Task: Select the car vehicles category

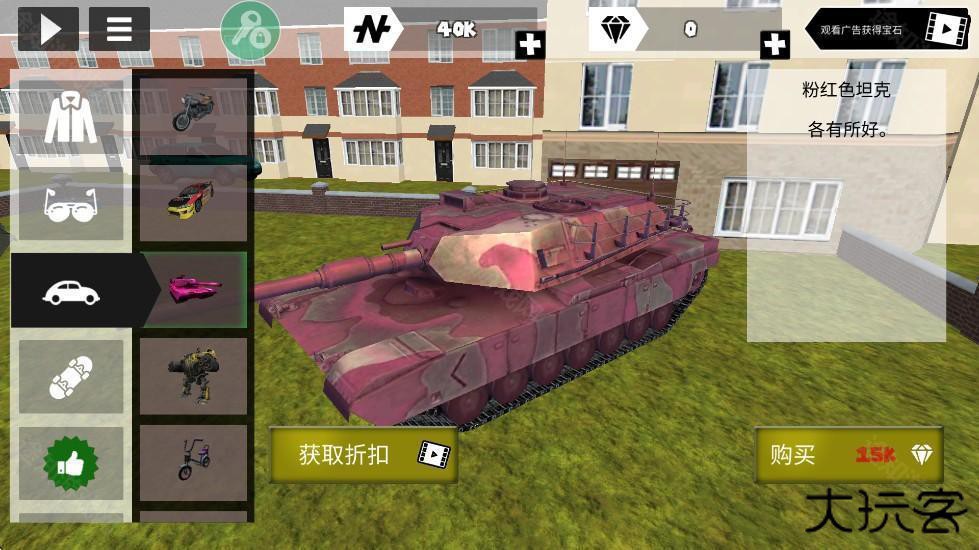Action: pyautogui.click(x=71, y=291)
